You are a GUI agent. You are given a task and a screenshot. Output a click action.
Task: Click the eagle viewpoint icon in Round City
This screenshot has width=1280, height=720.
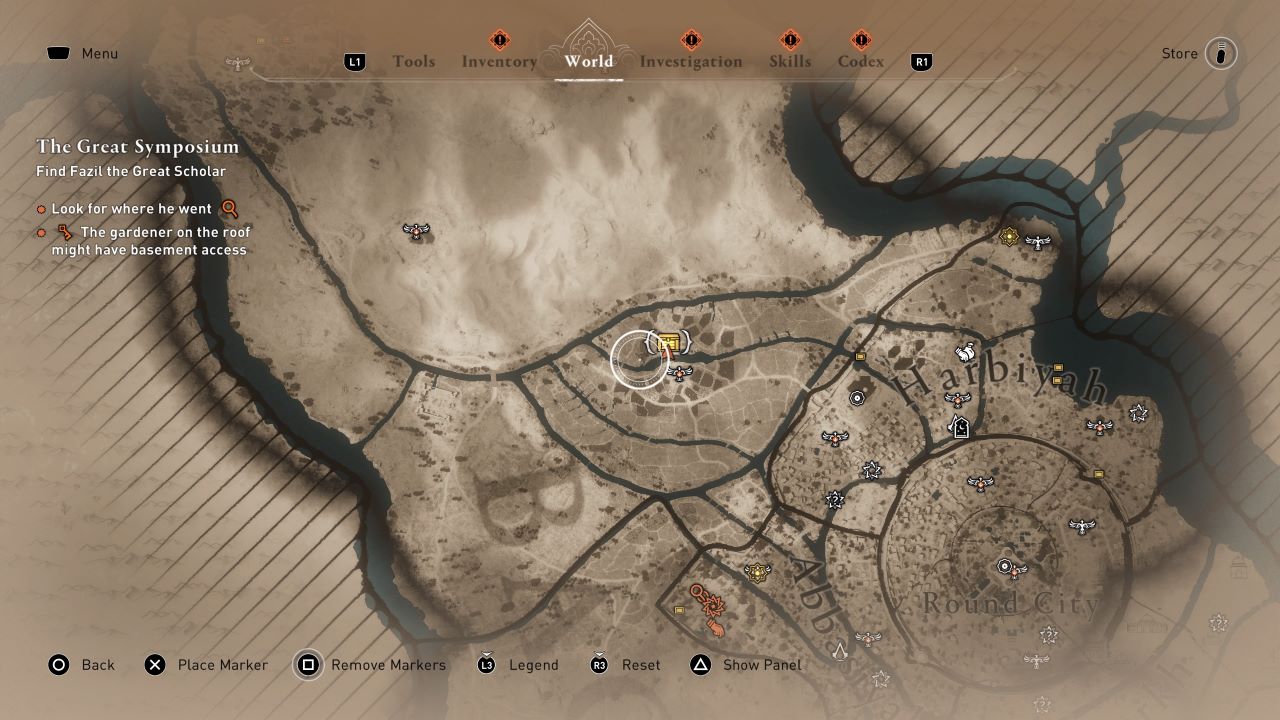[x=1014, y=574]
